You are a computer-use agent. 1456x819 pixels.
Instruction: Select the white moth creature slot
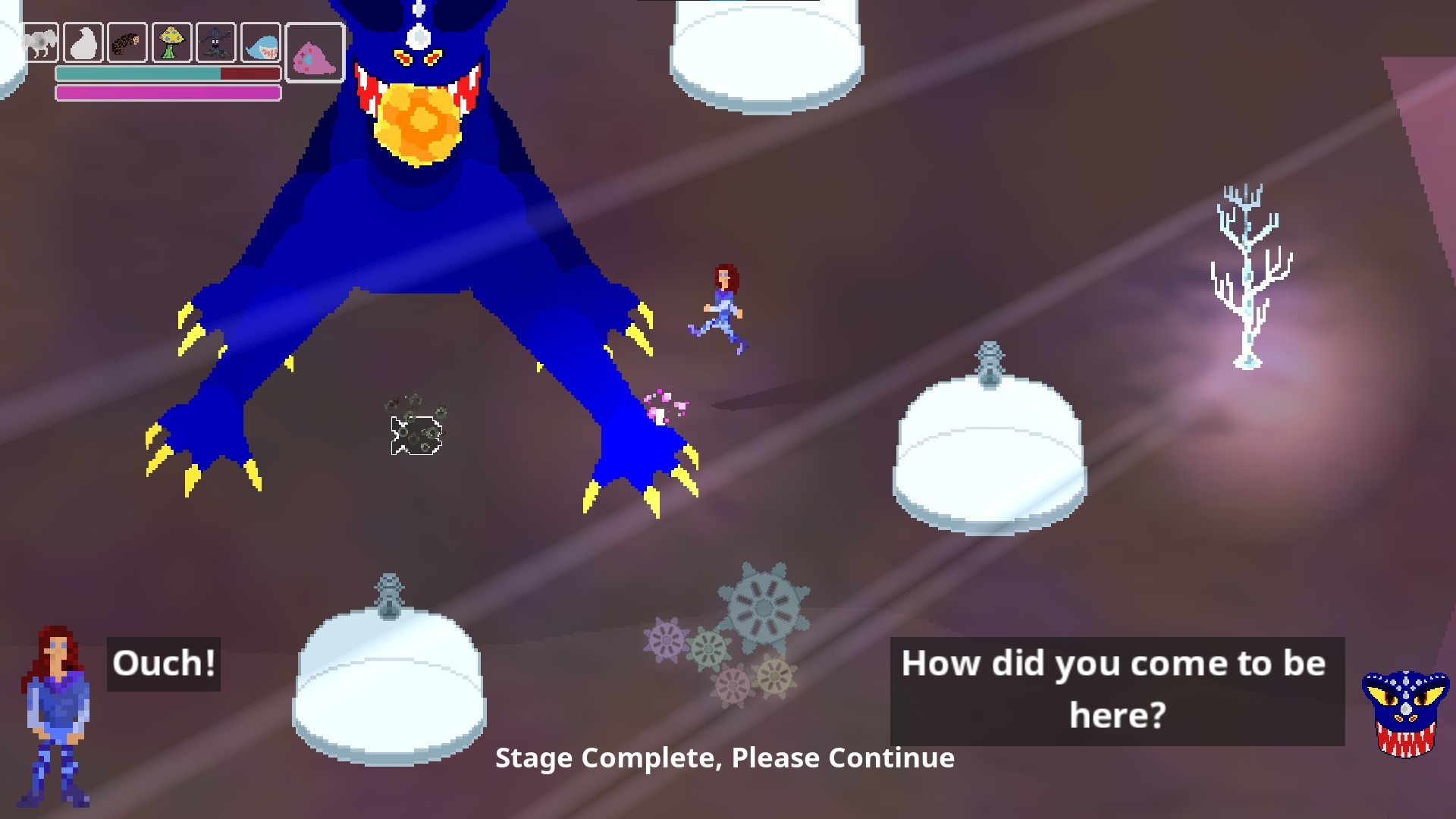tap(42, 42)
